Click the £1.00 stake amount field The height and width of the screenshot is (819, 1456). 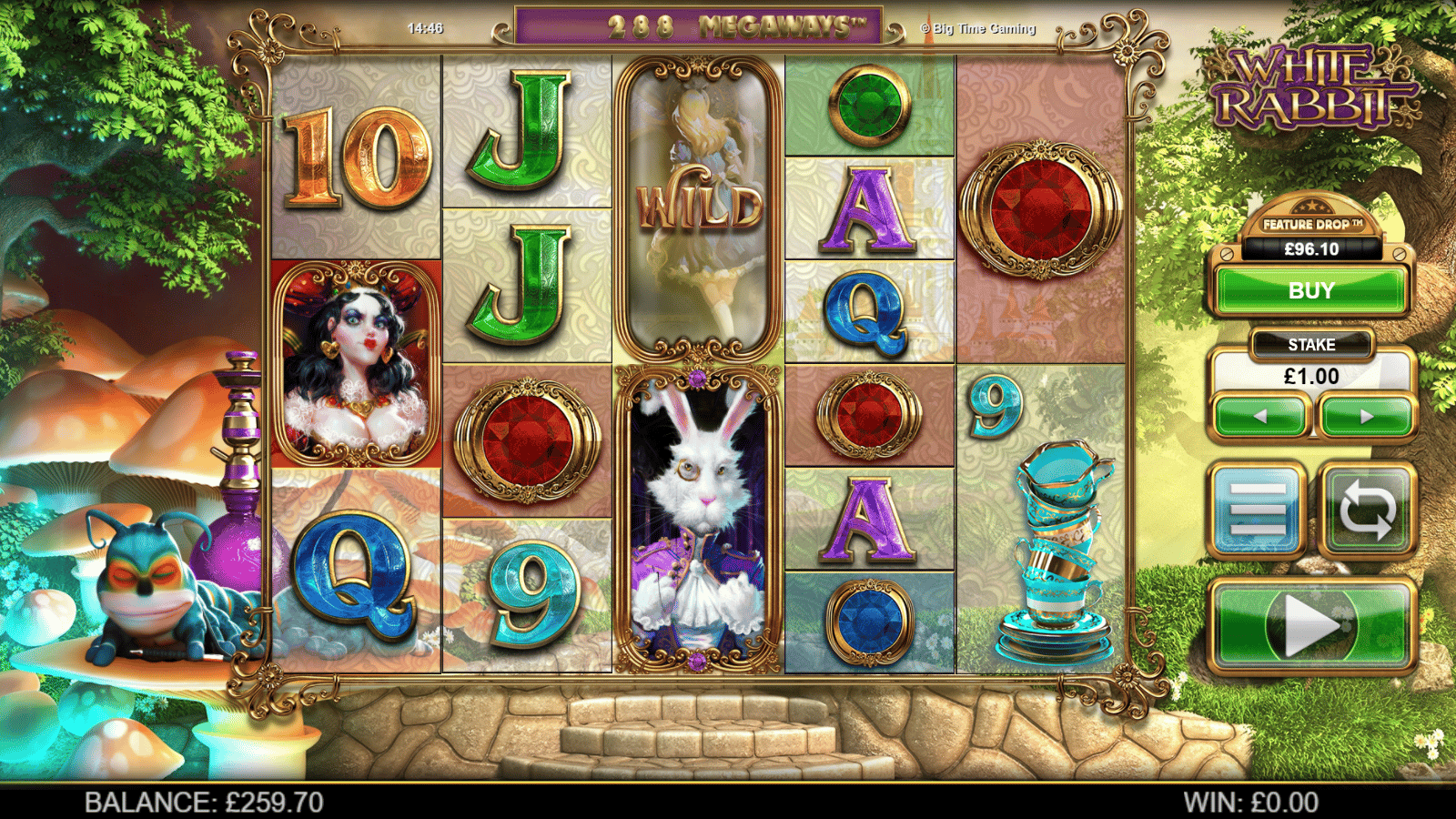coord(1311,377)
